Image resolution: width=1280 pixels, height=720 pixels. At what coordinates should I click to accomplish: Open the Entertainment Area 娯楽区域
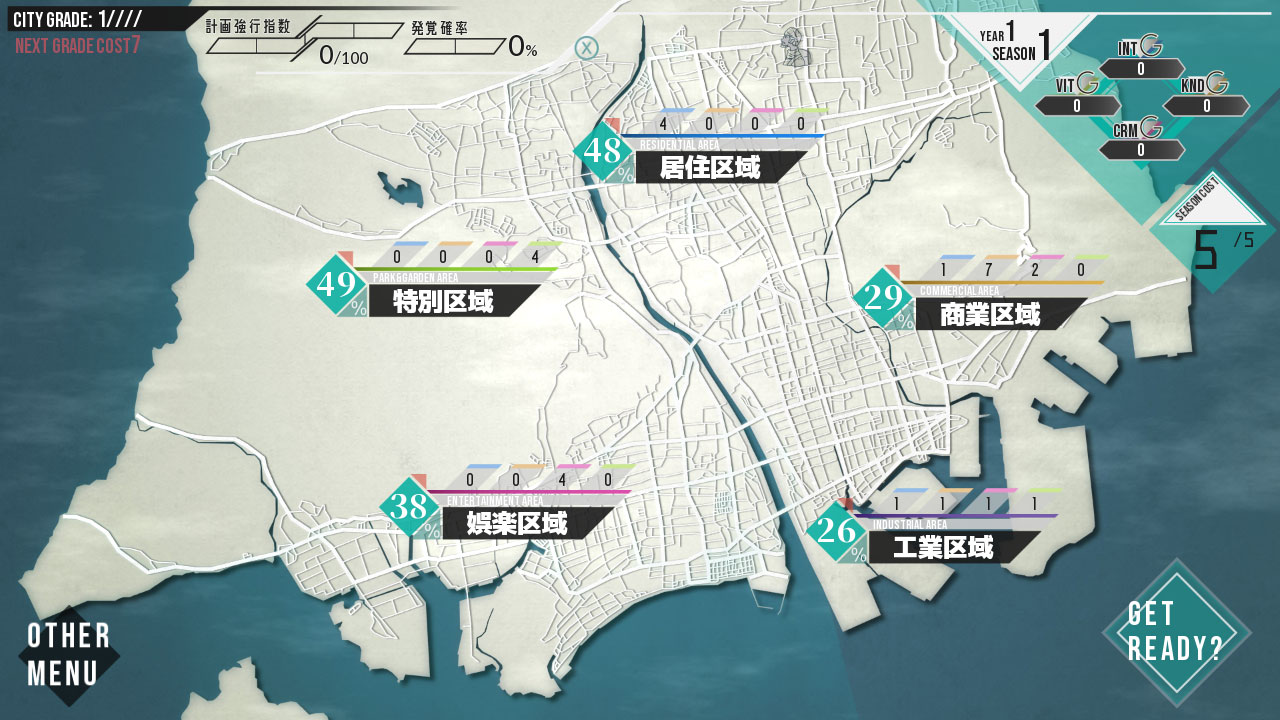pyautogui.click(x=517, y=523)
